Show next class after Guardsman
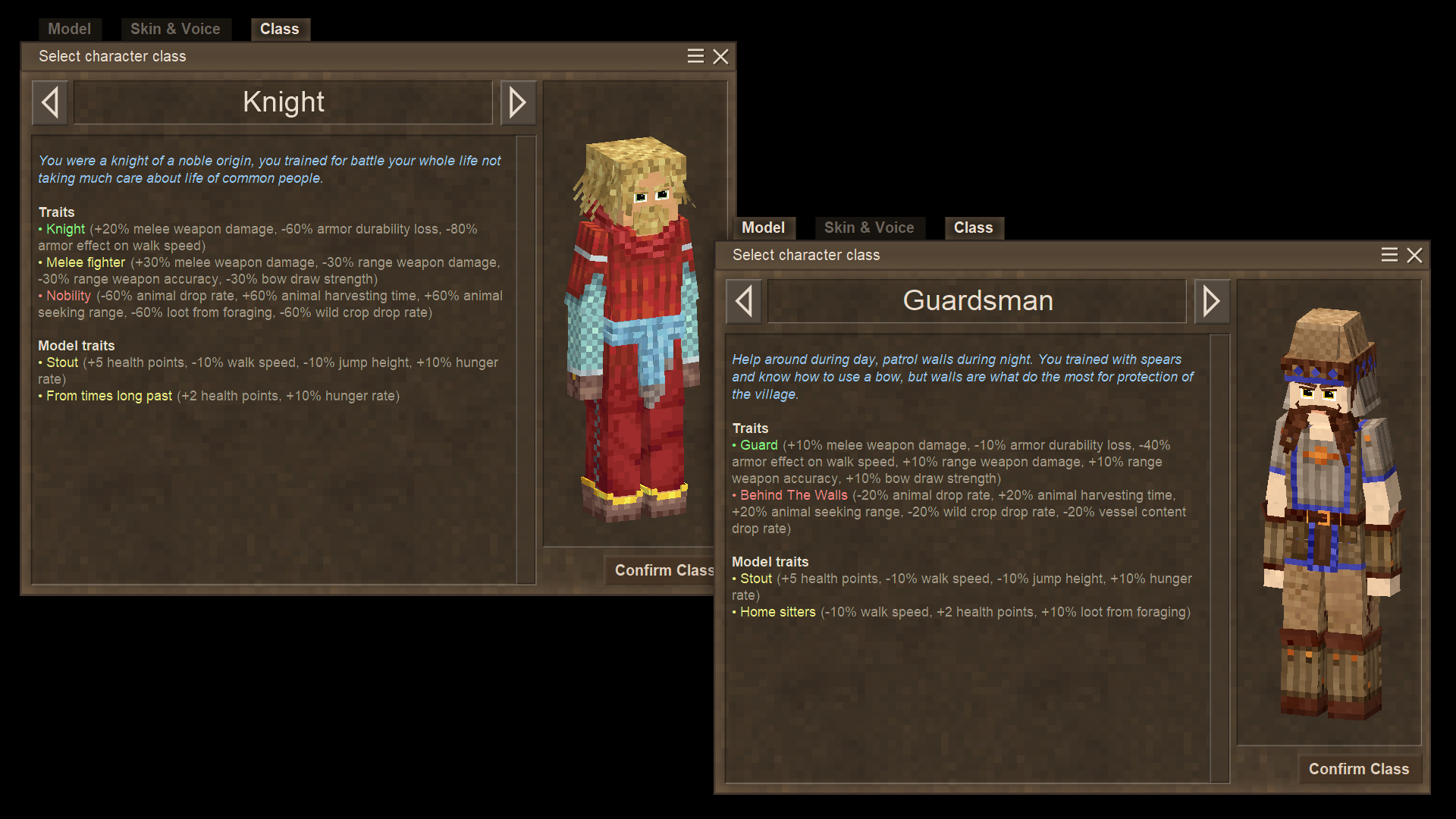The height and width of the screenshot is (819, 1456). click(1212, 301)
